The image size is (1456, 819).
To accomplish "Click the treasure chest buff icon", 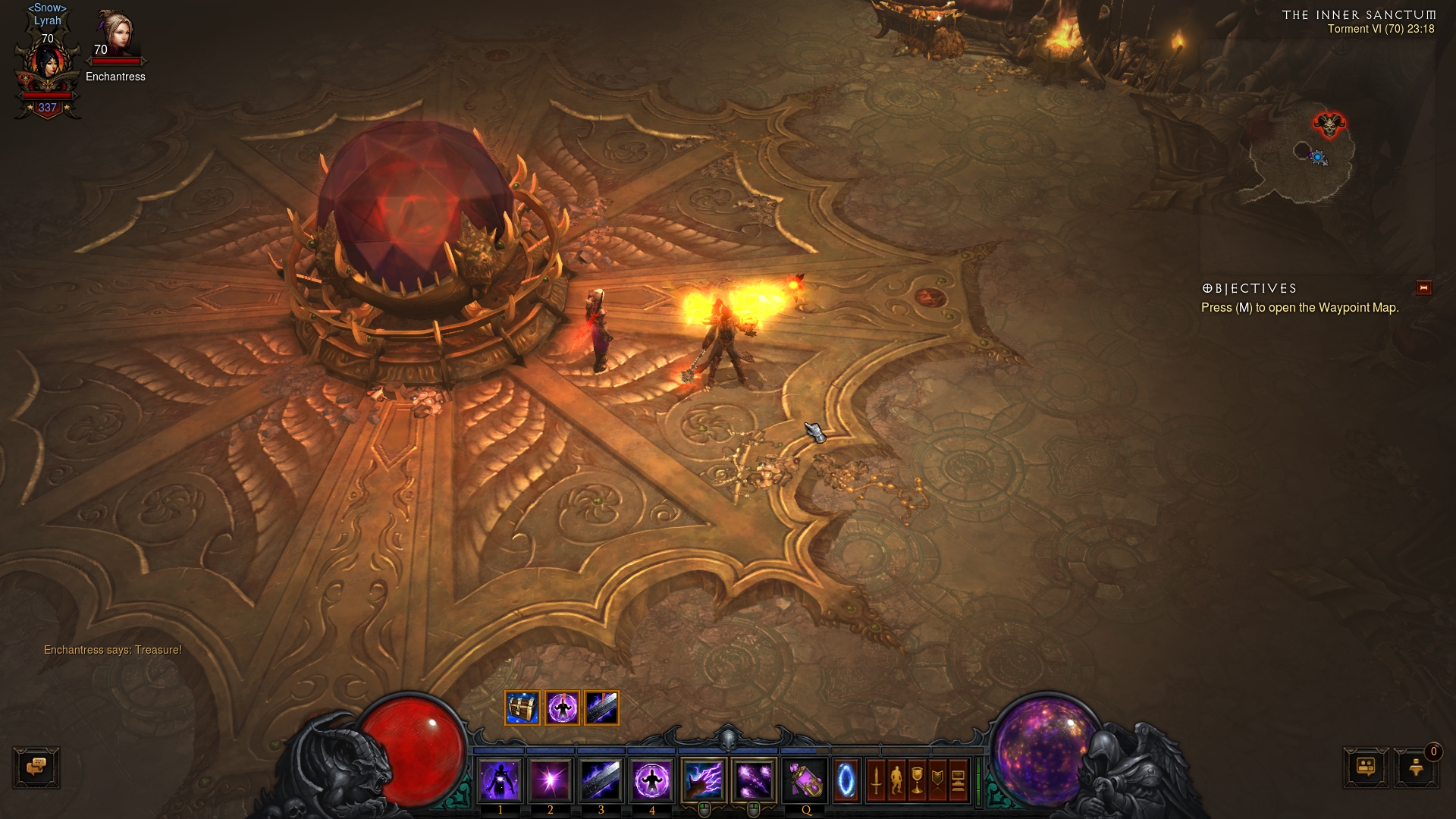I will point(522,708).
